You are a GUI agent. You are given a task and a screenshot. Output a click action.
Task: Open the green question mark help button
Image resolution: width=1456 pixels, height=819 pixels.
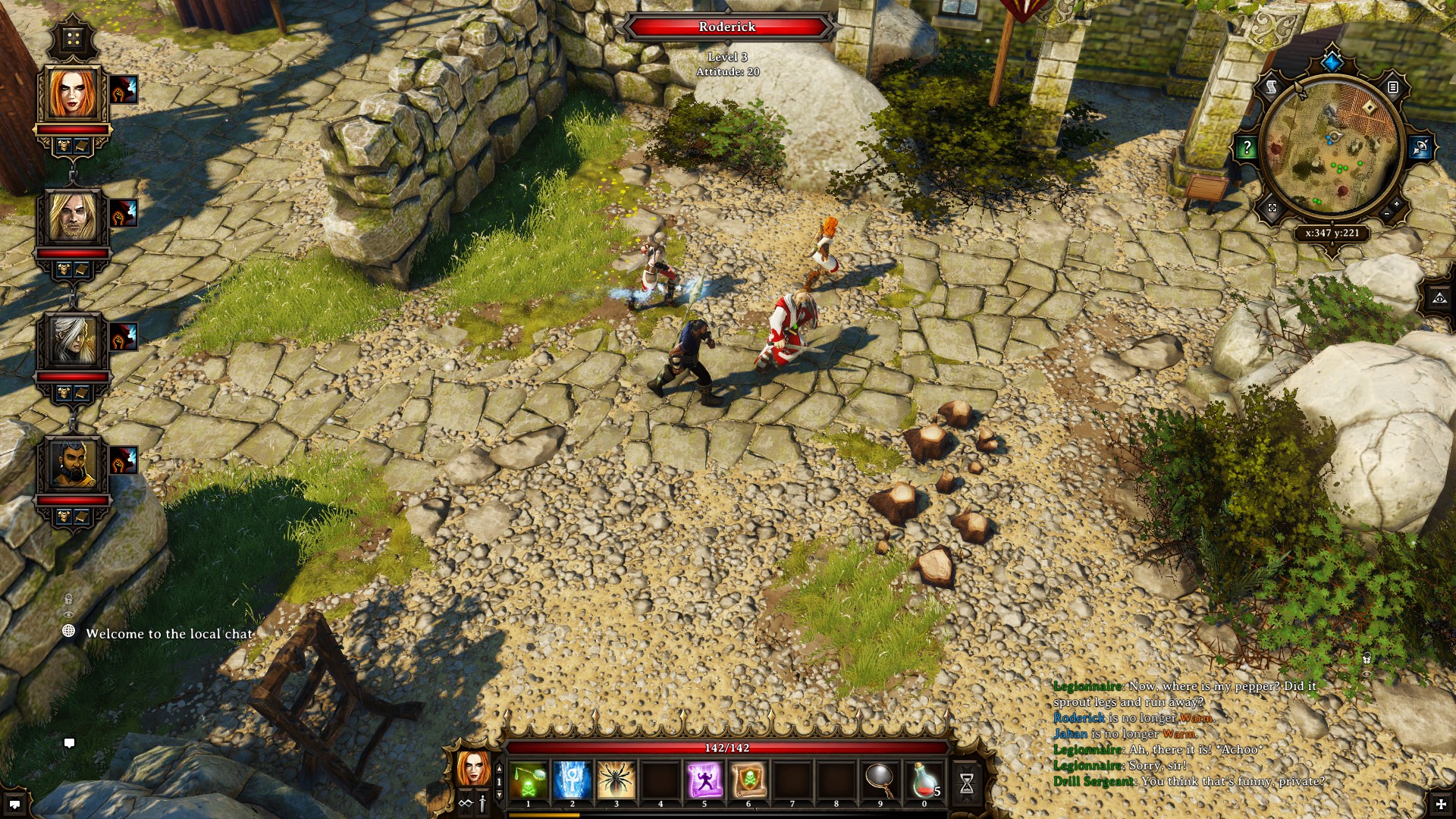(1247, 148)
